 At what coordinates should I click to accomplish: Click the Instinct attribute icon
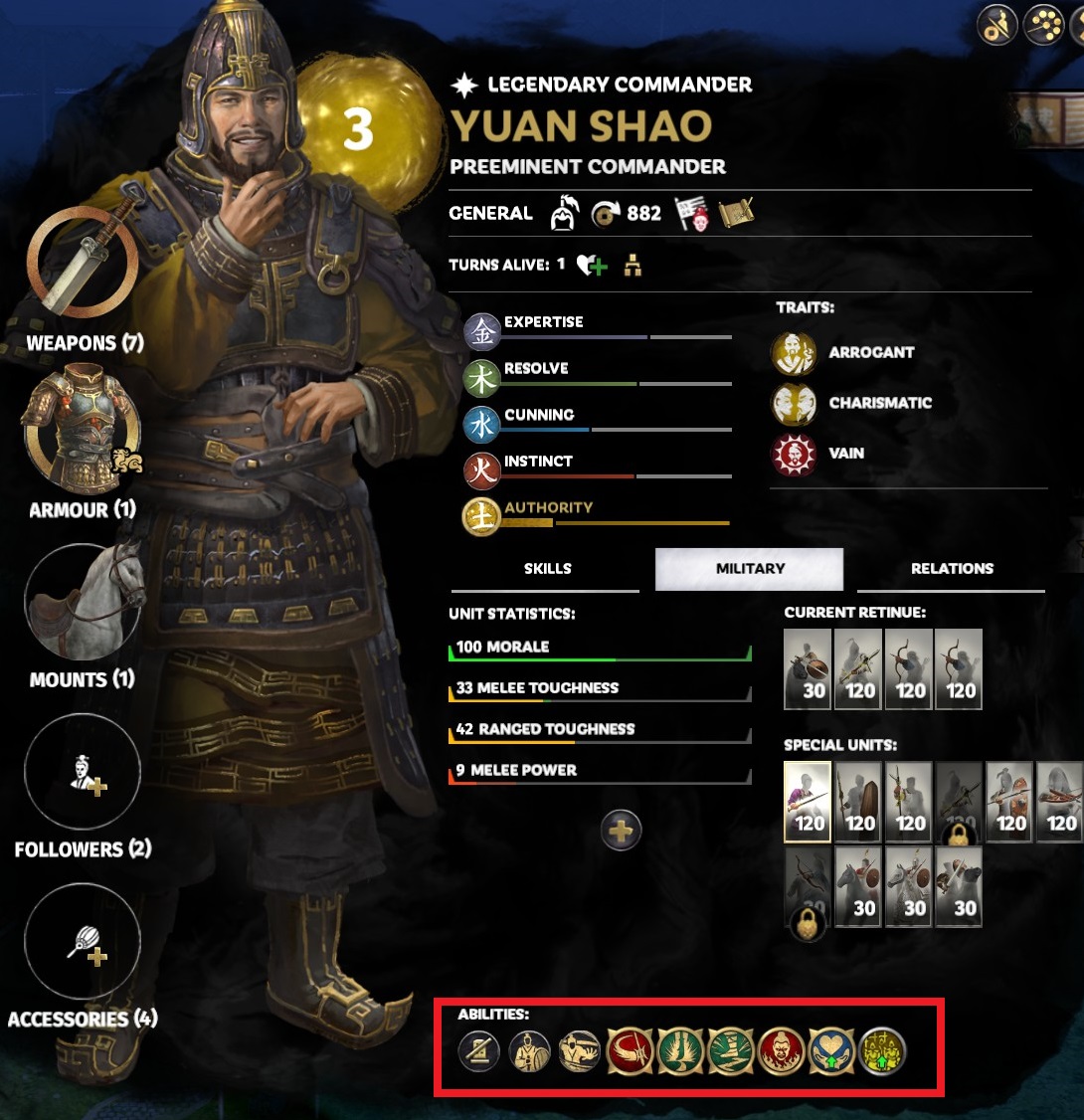(482, 470)
